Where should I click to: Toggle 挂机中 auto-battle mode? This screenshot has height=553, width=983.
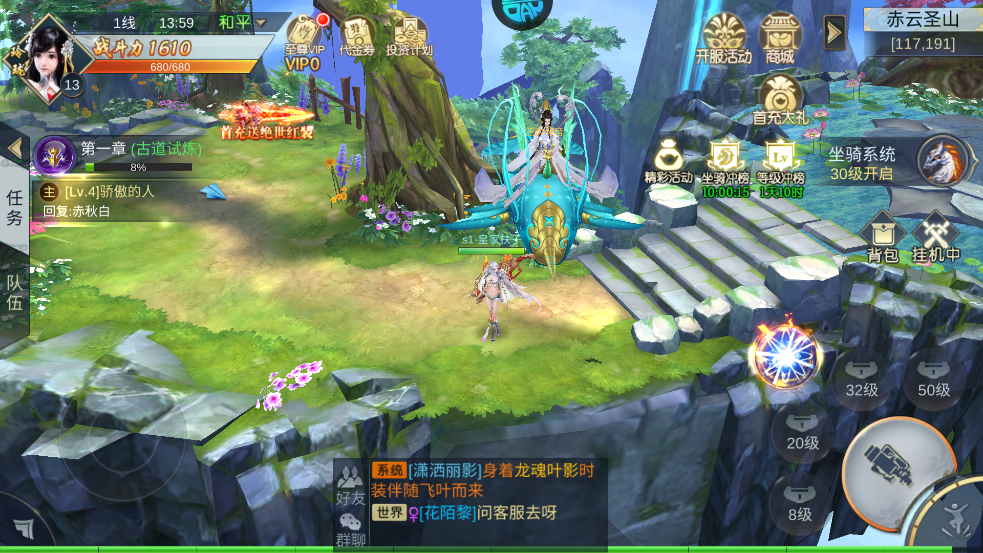(x=936, y=237)
